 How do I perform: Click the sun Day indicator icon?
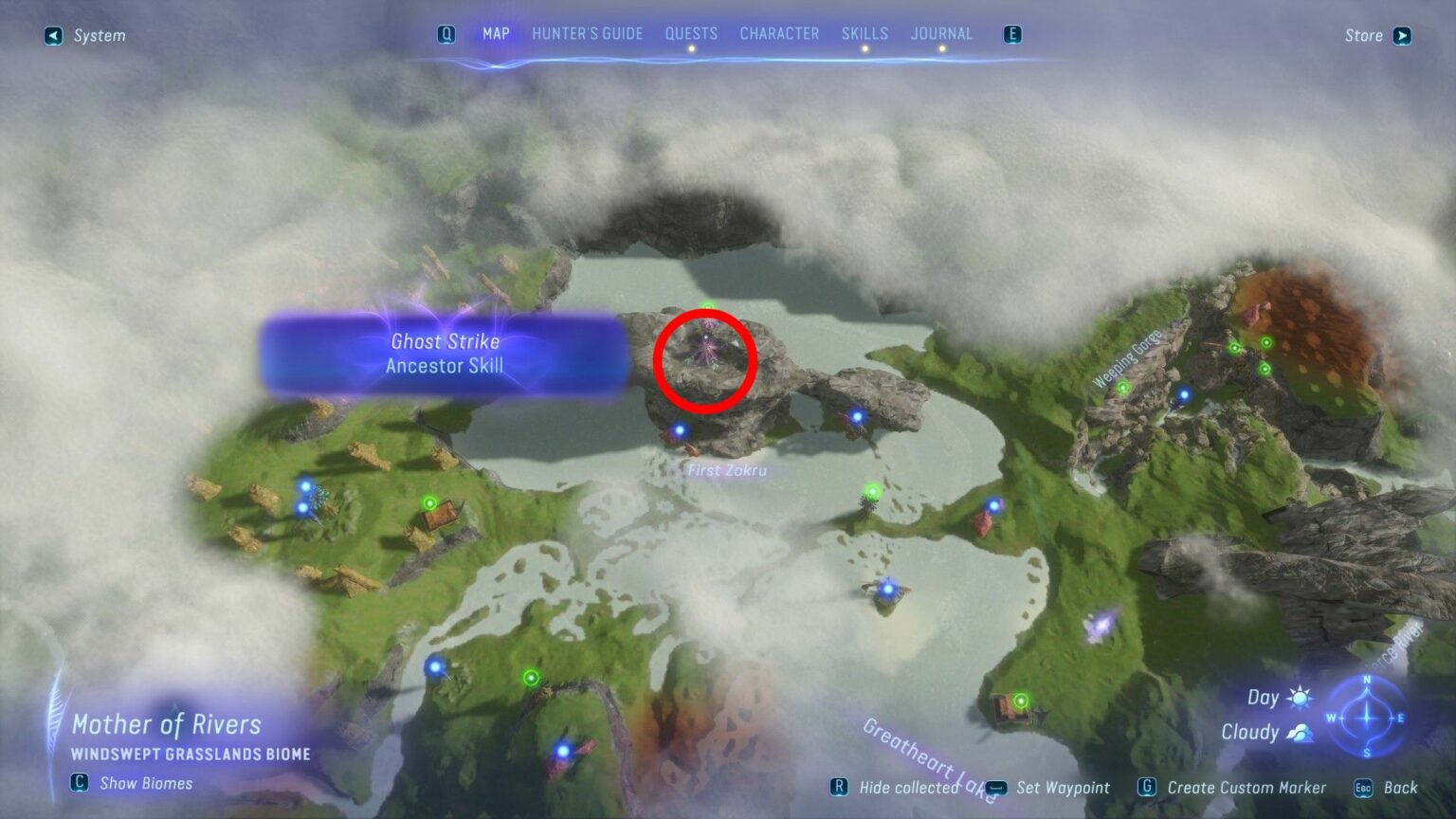(x=1300, y=697)
